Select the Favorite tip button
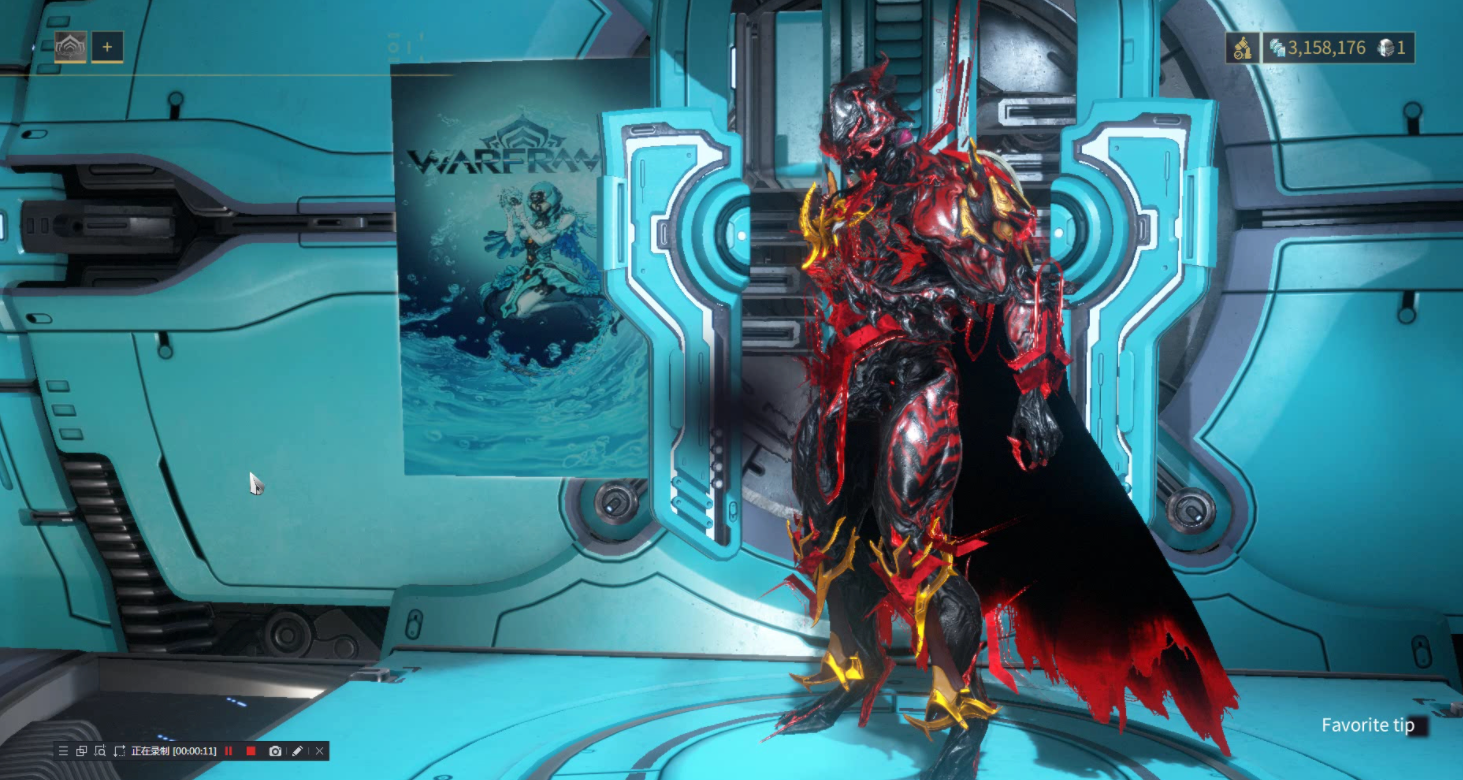 coord(1367,726)
